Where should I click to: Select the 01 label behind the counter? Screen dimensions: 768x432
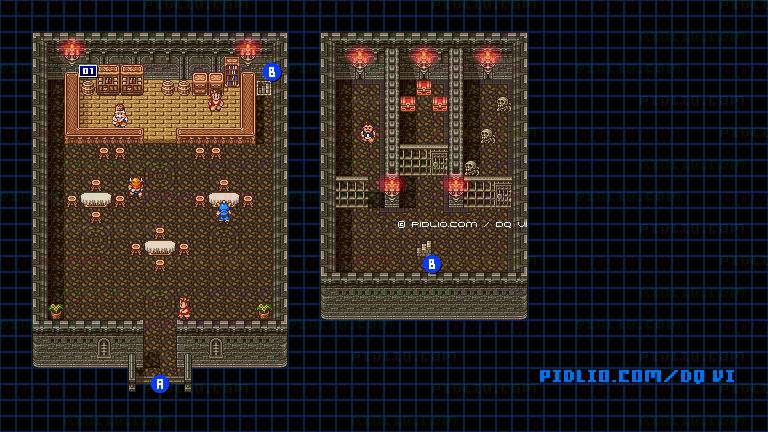(88, 71)
